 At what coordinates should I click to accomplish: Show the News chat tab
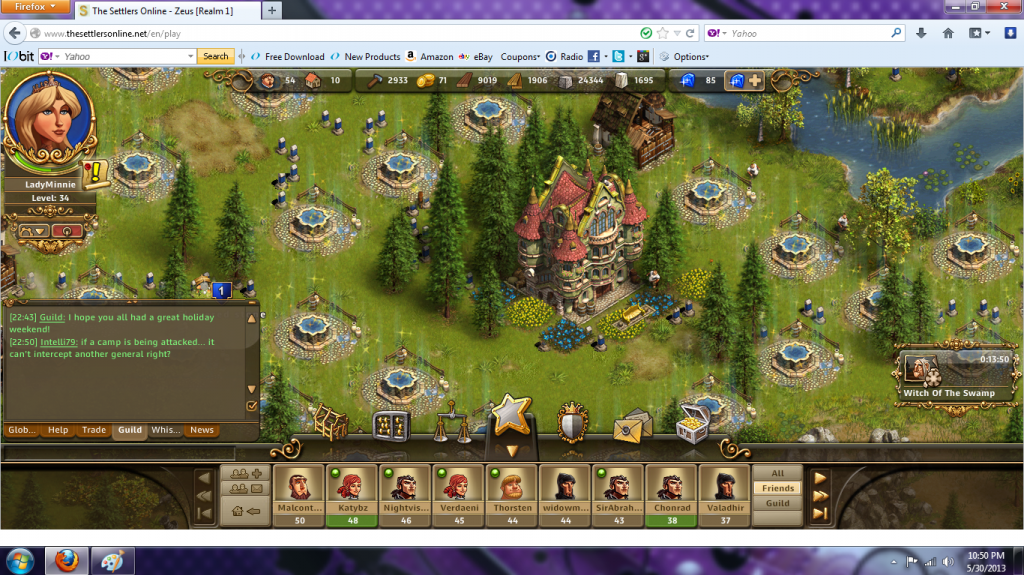[x=202, y=430]
